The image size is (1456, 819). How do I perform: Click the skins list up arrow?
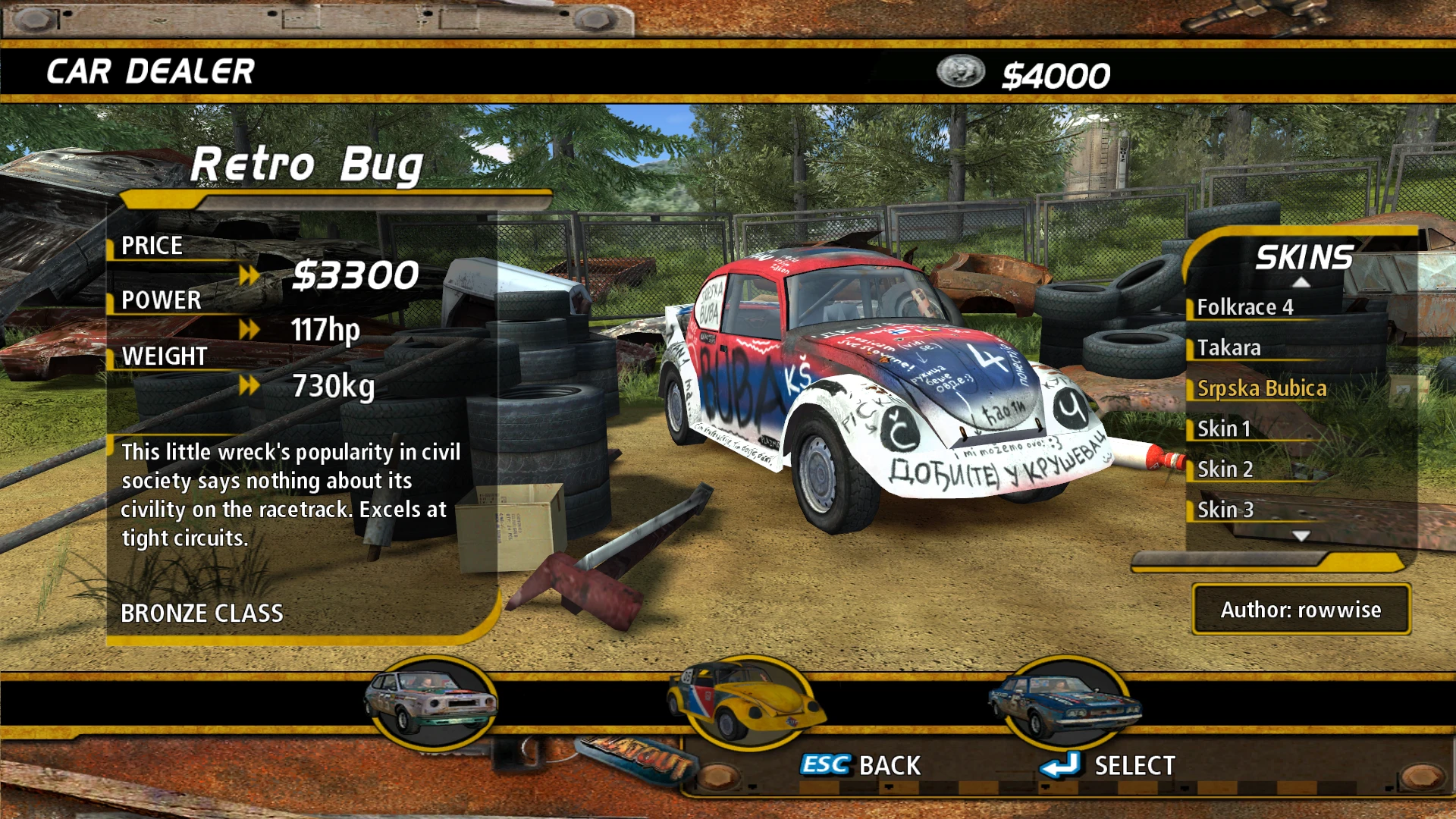[x=1301, y=283]
